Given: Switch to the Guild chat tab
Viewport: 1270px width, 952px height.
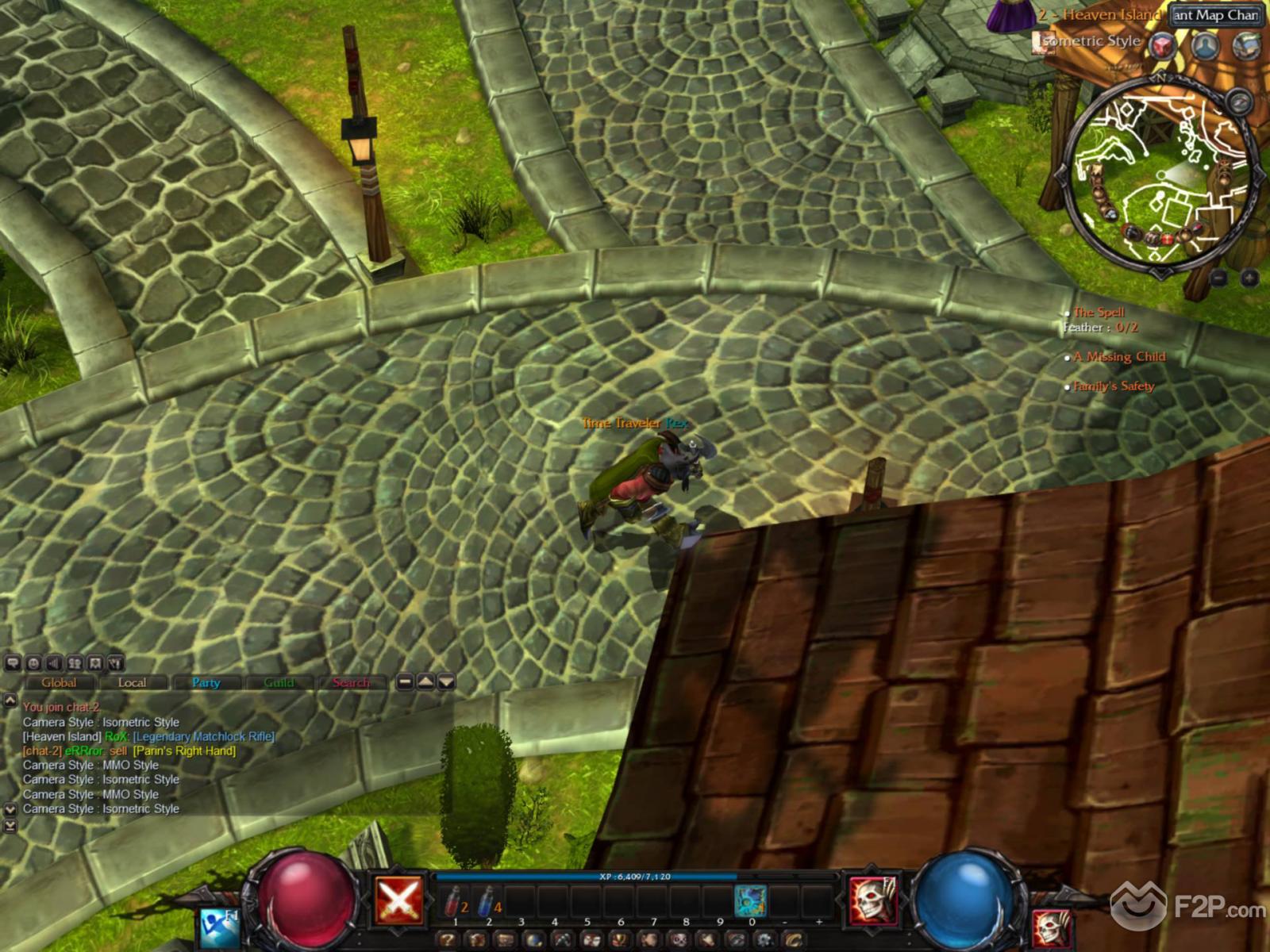Looking at the screenshot, I should 279,682.
